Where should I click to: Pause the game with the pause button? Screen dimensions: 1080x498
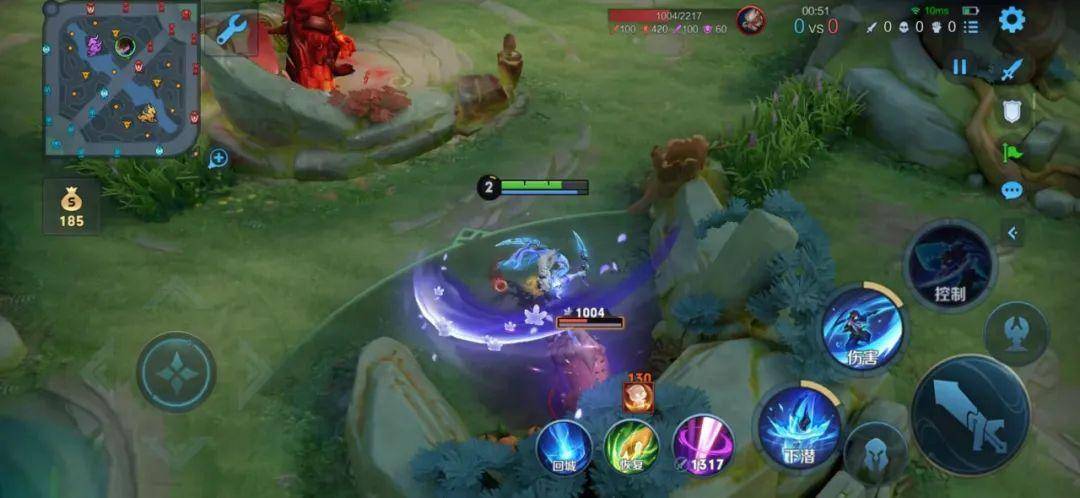point(960,67)
